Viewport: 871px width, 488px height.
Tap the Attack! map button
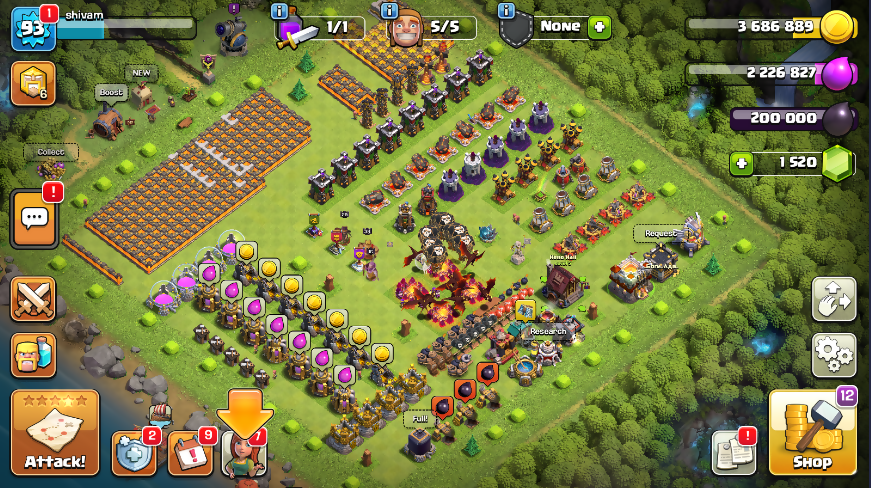[55, 432]
